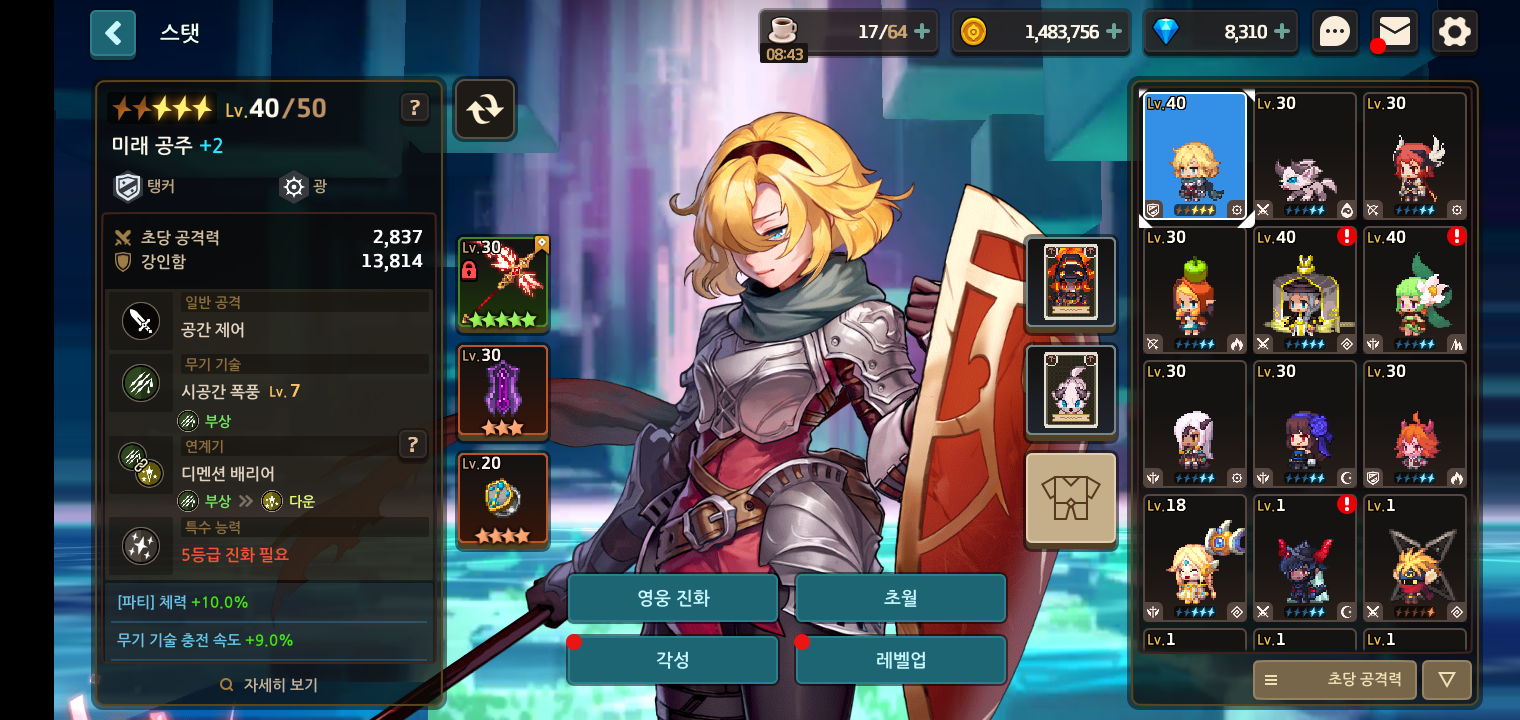Go back using the arrow button
This screenshot has height=720, width=1520.
click(113, 33)
